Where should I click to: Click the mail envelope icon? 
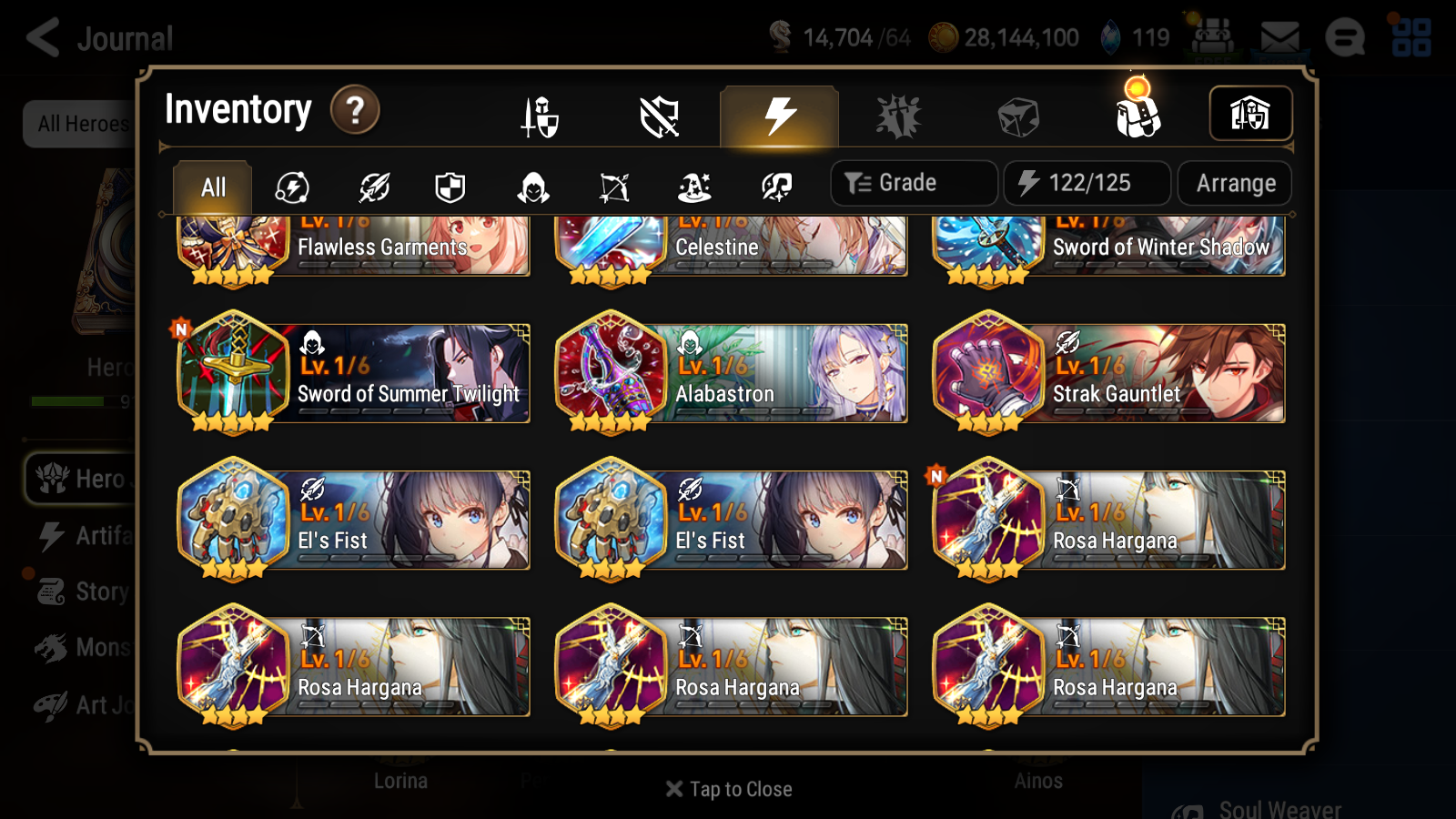(1281, 37)
